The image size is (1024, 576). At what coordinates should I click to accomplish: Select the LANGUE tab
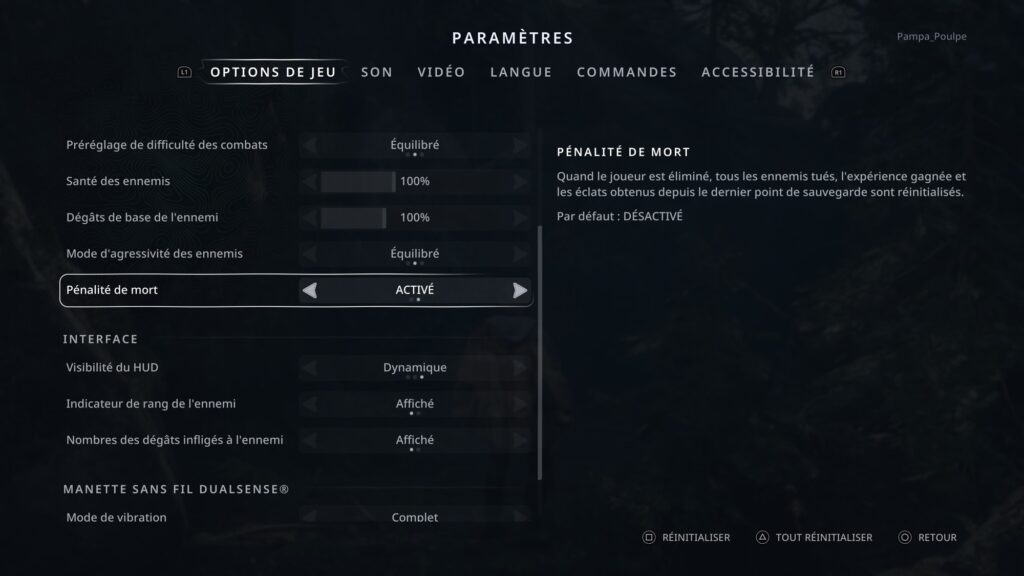click(521, 72)
